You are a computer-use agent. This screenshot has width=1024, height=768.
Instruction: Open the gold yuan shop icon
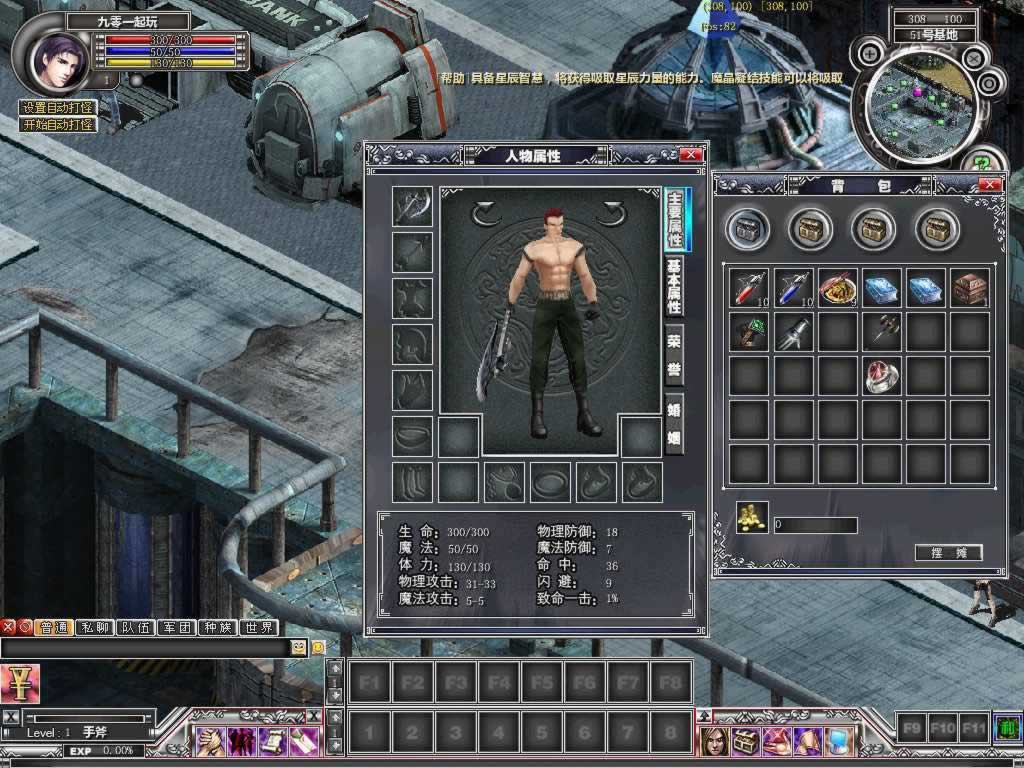point(19,682)
